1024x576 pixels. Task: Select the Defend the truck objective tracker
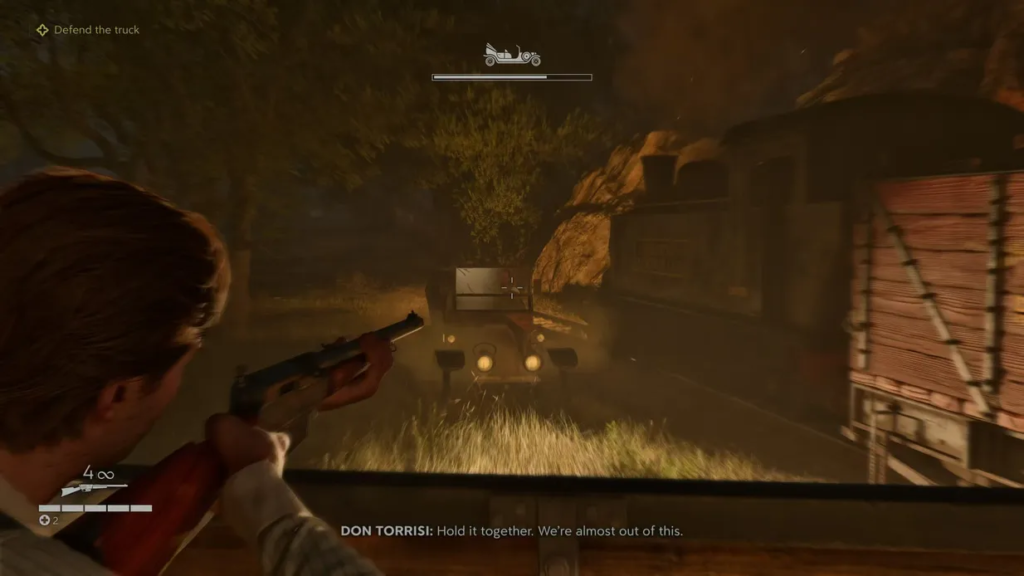coord(88,30)
